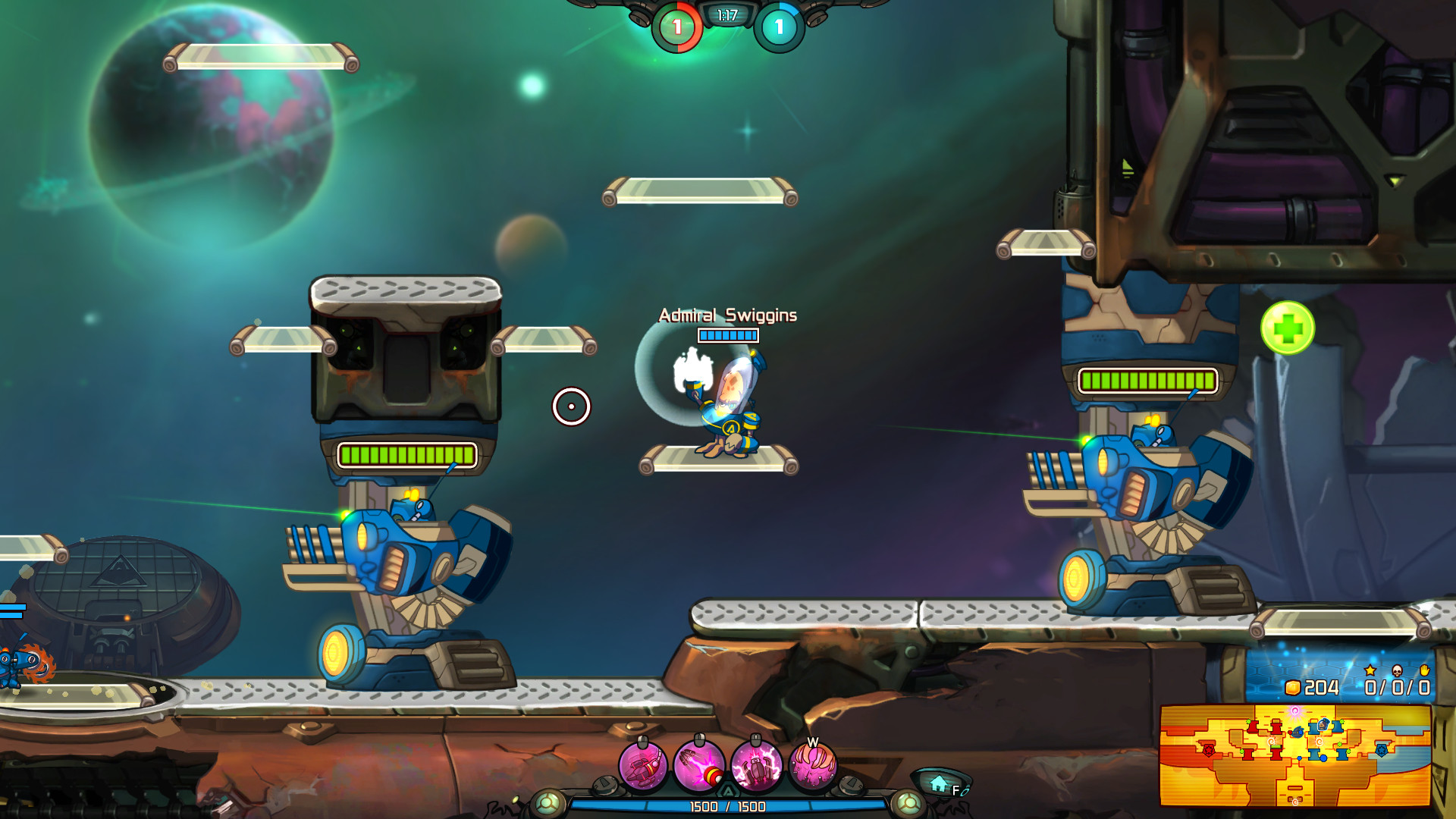Screen dimensions: 1456x819
Task: Select the skull deaths counter icon
Action: (x=1397, y=670)
